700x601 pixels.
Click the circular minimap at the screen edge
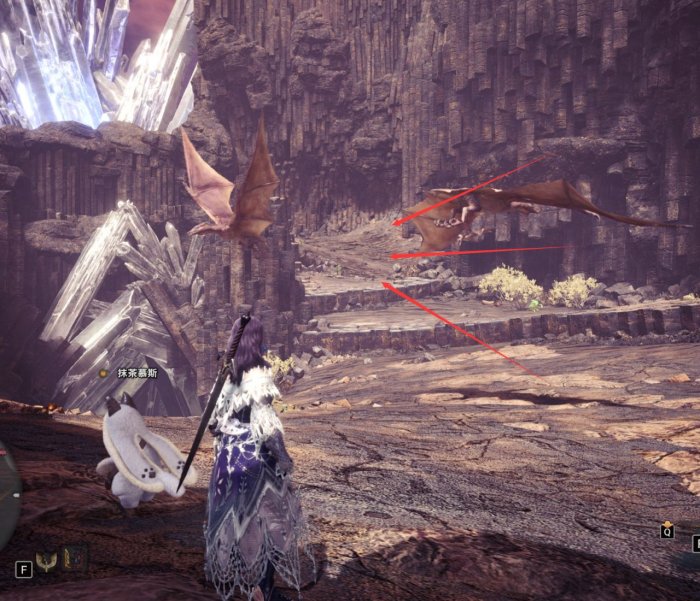point(6,495)
